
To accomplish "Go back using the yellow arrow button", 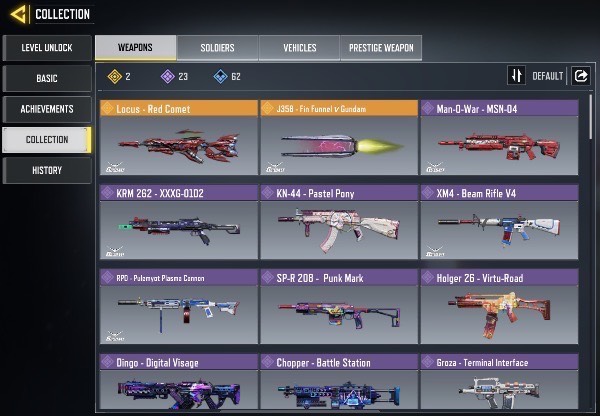I will (x=18, y=14).
